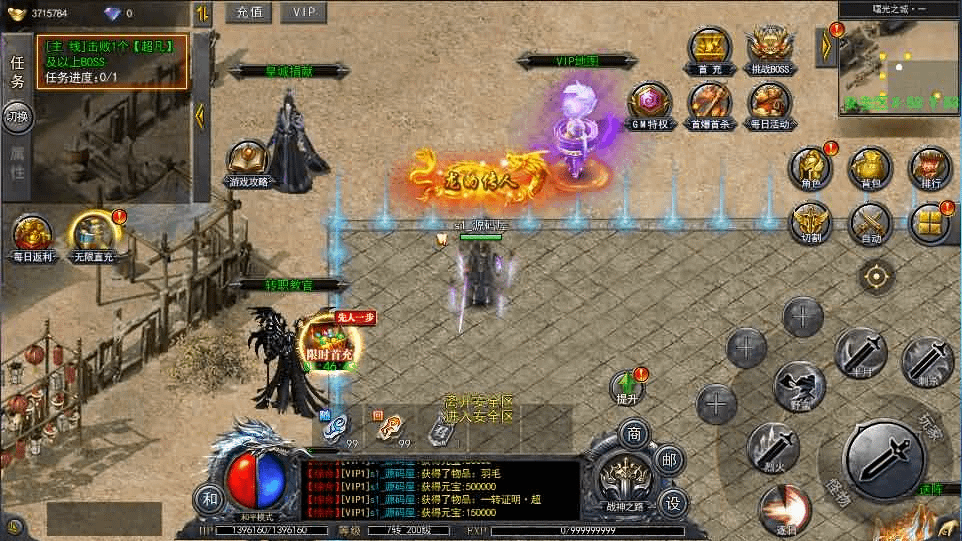Open the 限时首充 limited-time offer
Screen dimensions: 962x541
tap(327, 340)
